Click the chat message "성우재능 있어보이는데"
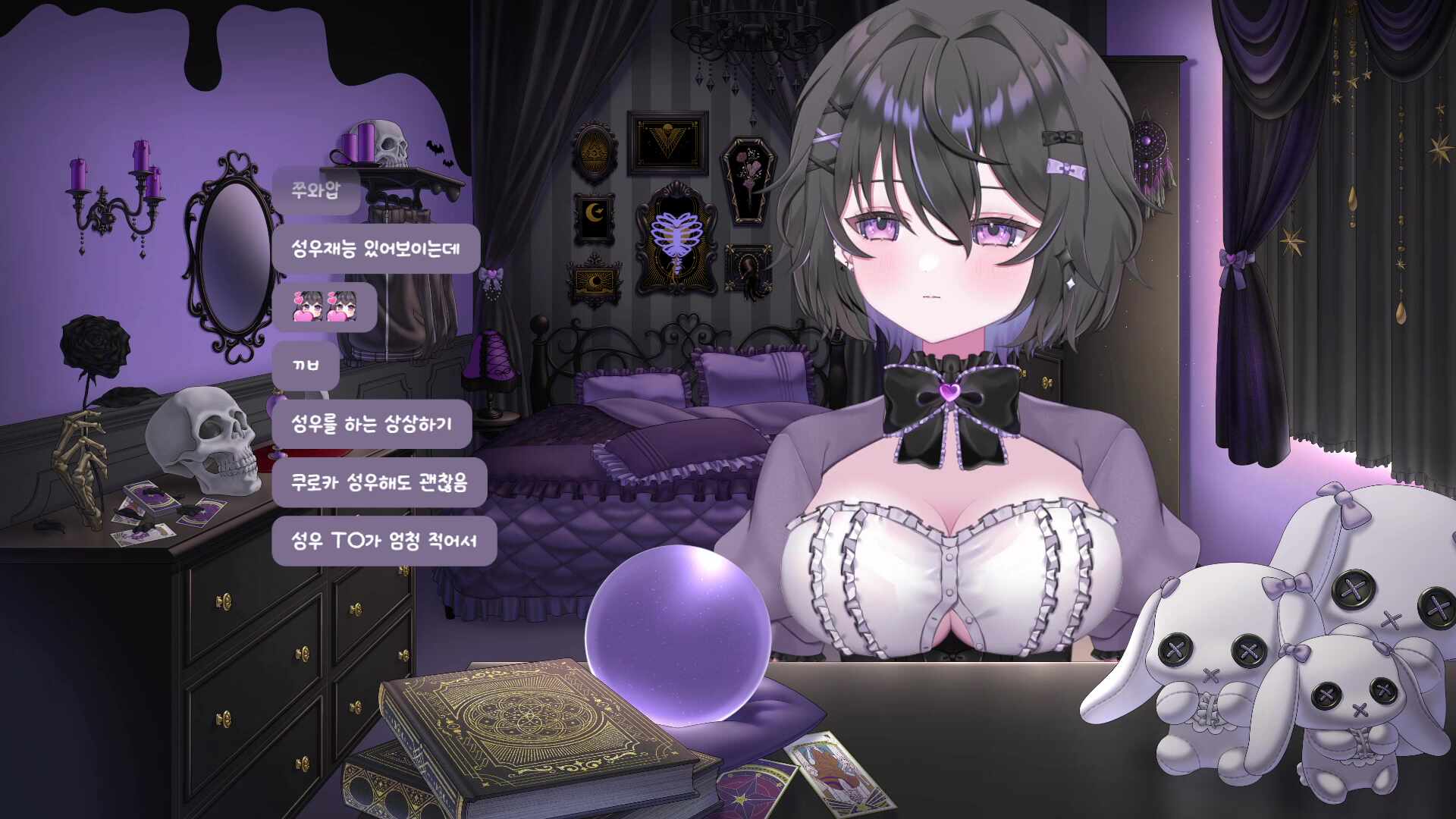Viewport: 1456px width, 819px height. [376, 249]
